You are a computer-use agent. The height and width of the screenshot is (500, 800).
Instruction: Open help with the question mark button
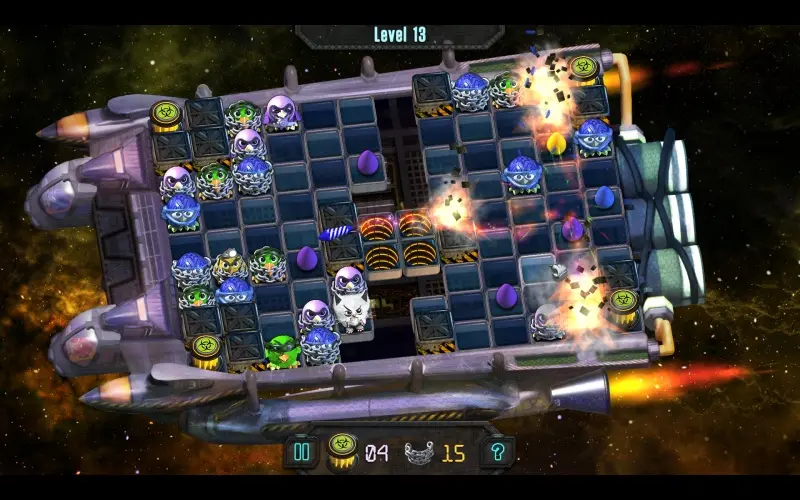coord(497,453)
